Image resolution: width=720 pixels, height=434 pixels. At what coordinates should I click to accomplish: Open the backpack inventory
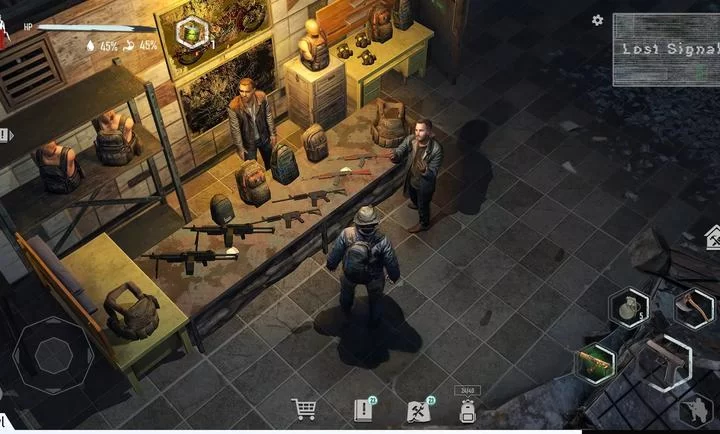click(x=467, y=410)
